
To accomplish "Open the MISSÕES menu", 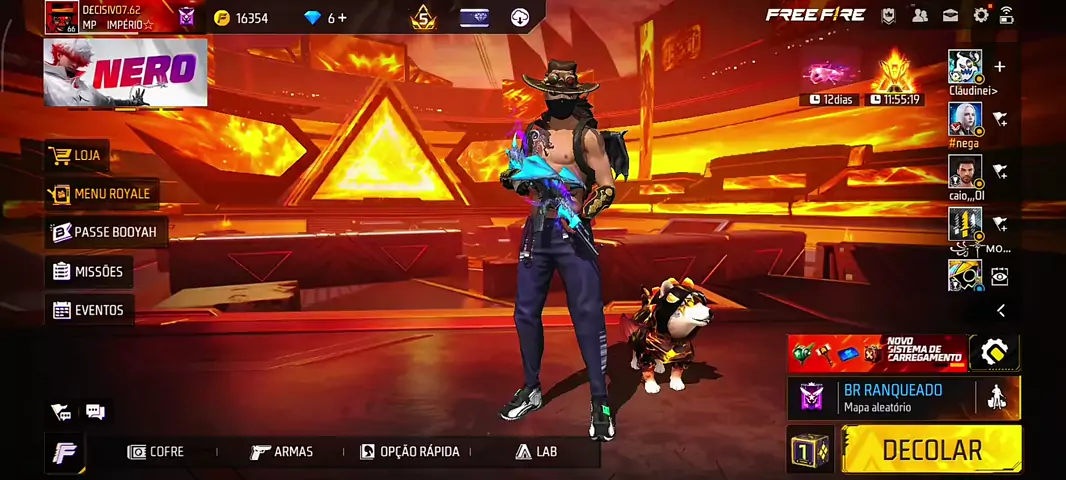I will click(x=88, y=271).
